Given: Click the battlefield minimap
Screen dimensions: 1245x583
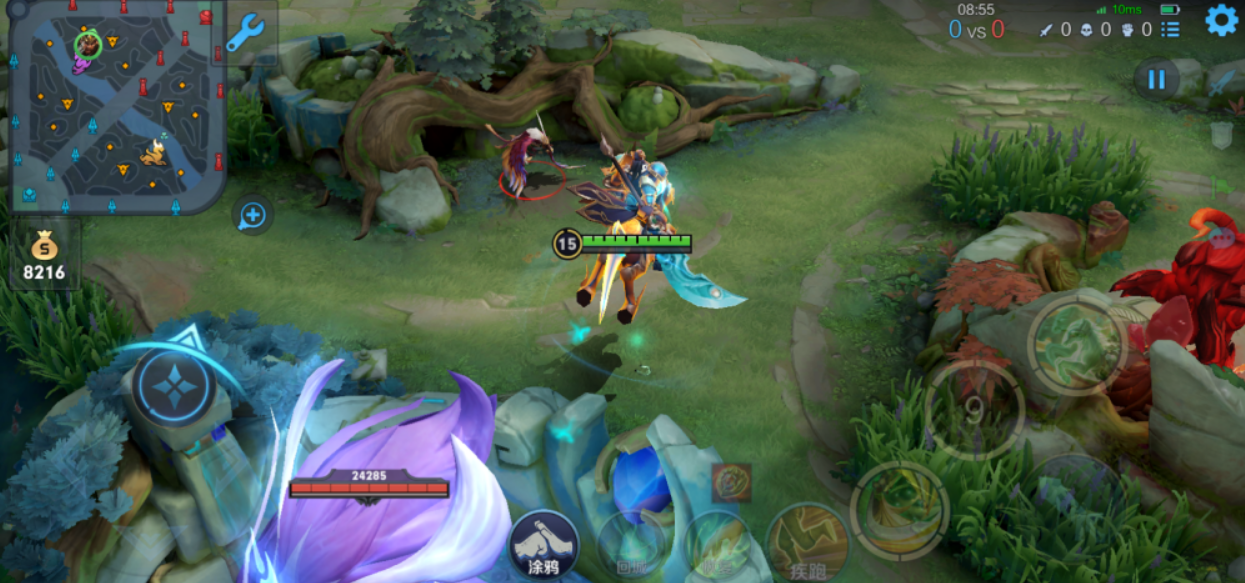Looking at the screenshot, I should pos(118,107).
